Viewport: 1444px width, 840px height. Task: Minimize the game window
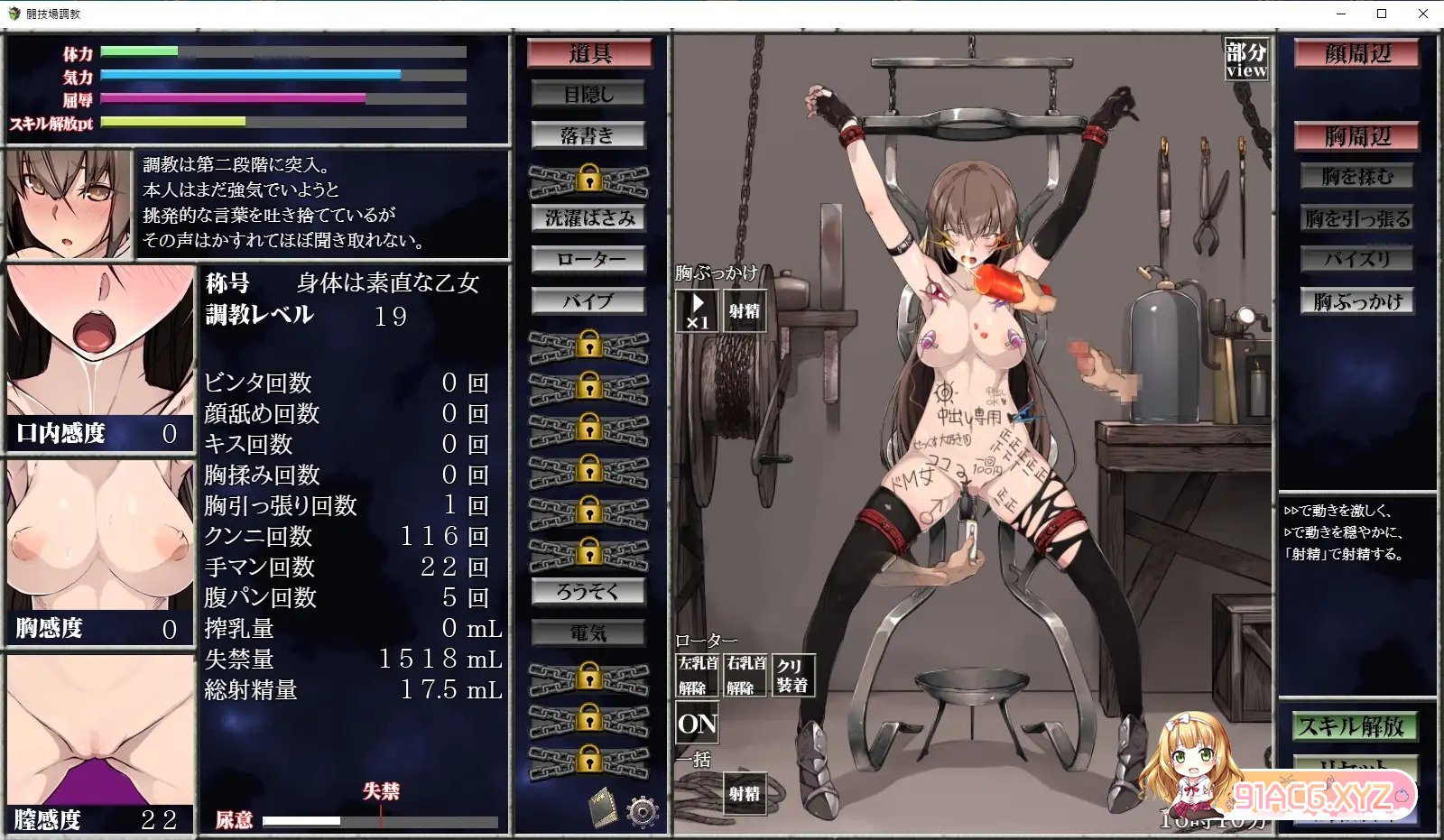(x=1340, y=14)
